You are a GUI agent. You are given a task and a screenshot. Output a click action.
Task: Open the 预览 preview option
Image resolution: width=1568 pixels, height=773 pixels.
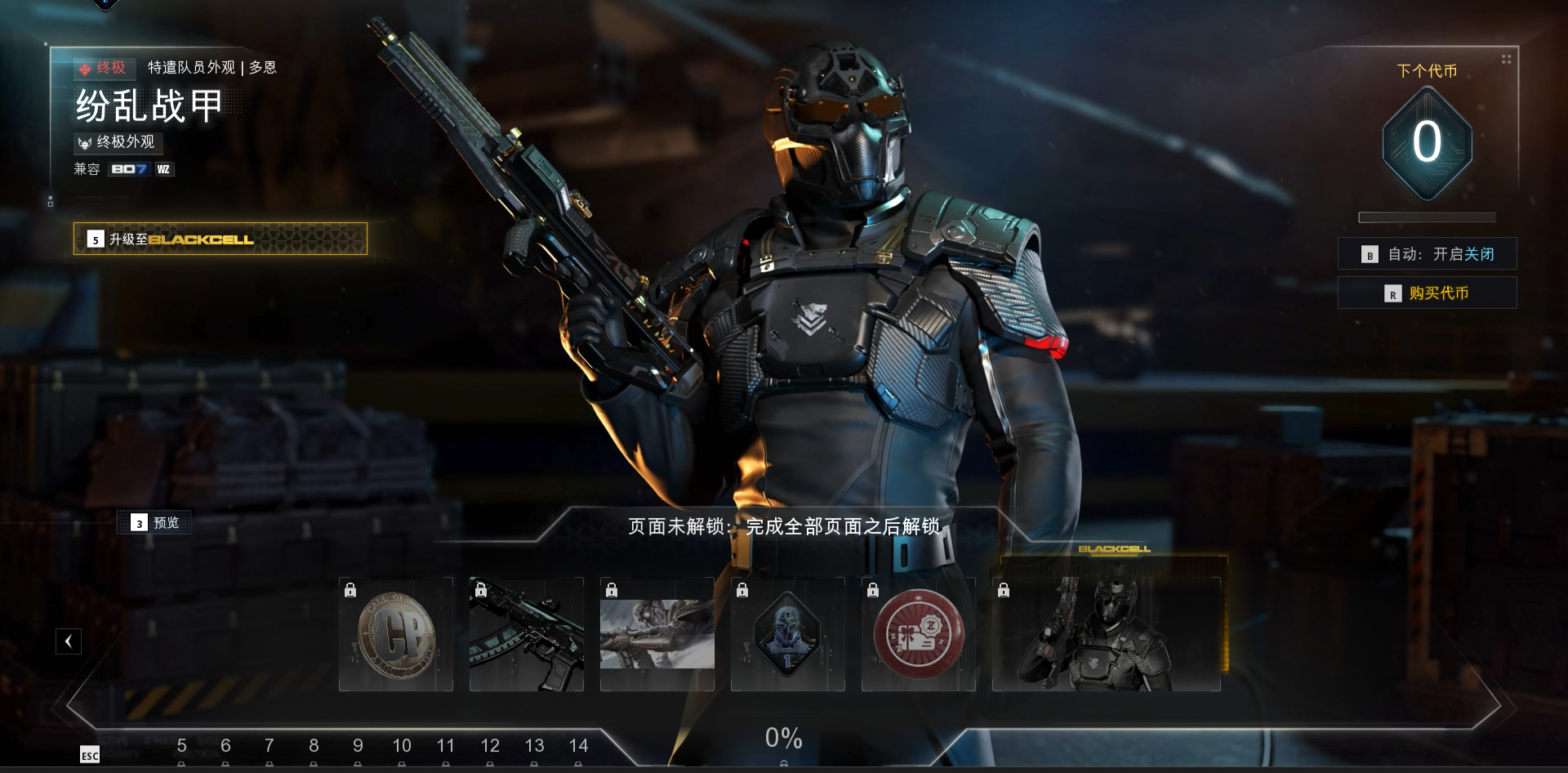pyautogui.click(x=155, y=523)
